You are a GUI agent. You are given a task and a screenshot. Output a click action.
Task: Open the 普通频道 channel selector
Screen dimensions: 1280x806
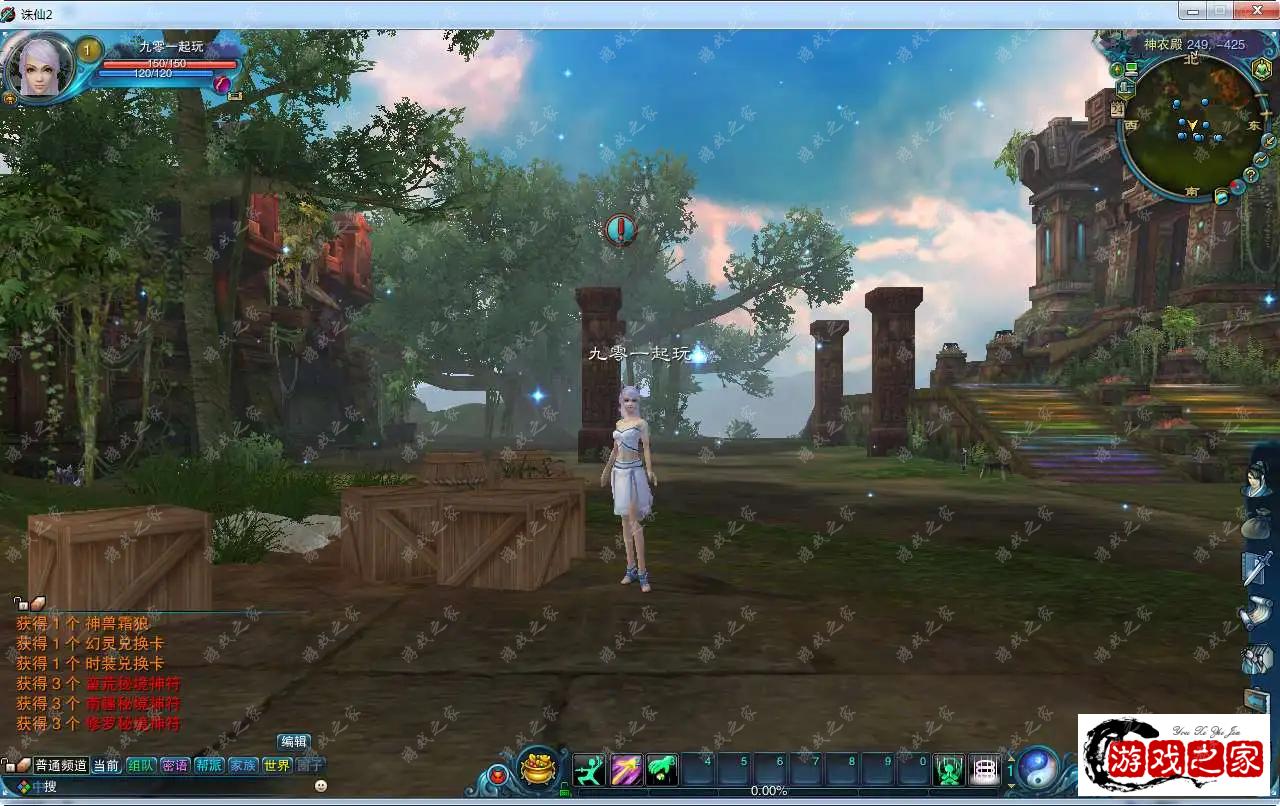pos(61,765)
